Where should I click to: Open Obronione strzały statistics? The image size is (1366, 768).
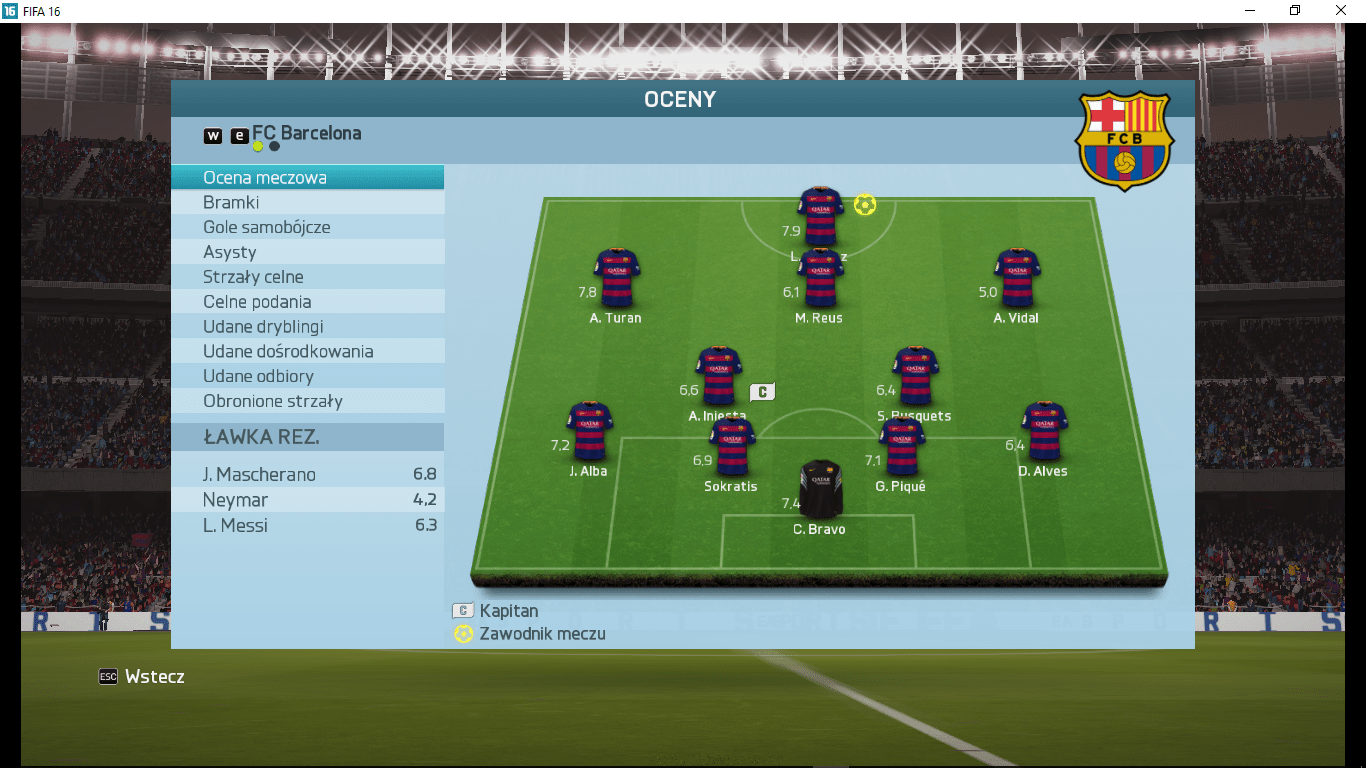pos(307,401)
